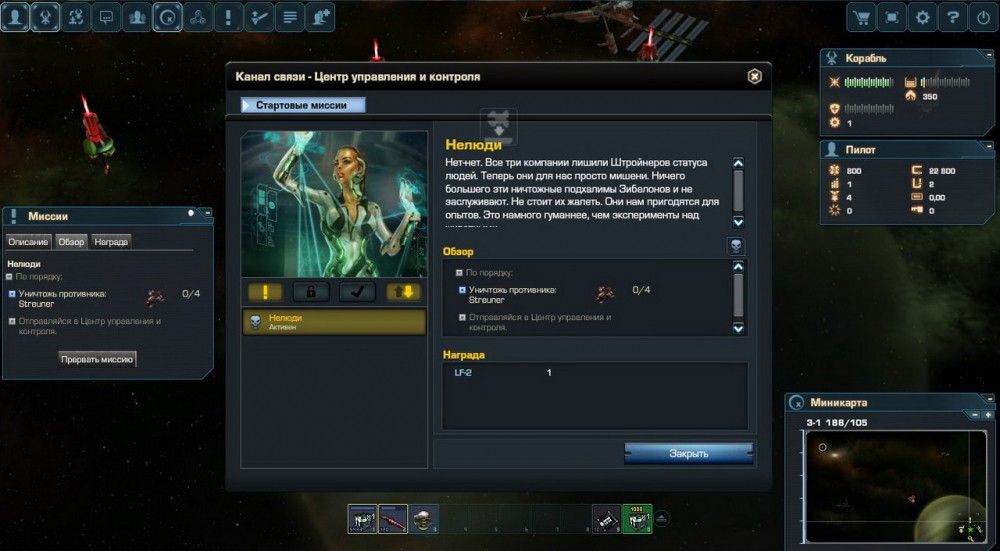
Task: Click the power logout icon
Action: 984,17
